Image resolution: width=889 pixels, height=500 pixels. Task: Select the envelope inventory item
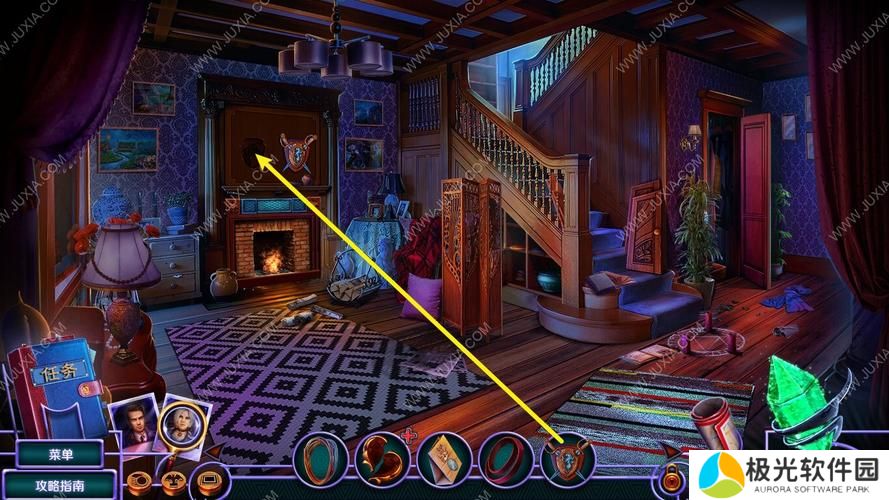[x=444, y=459]
